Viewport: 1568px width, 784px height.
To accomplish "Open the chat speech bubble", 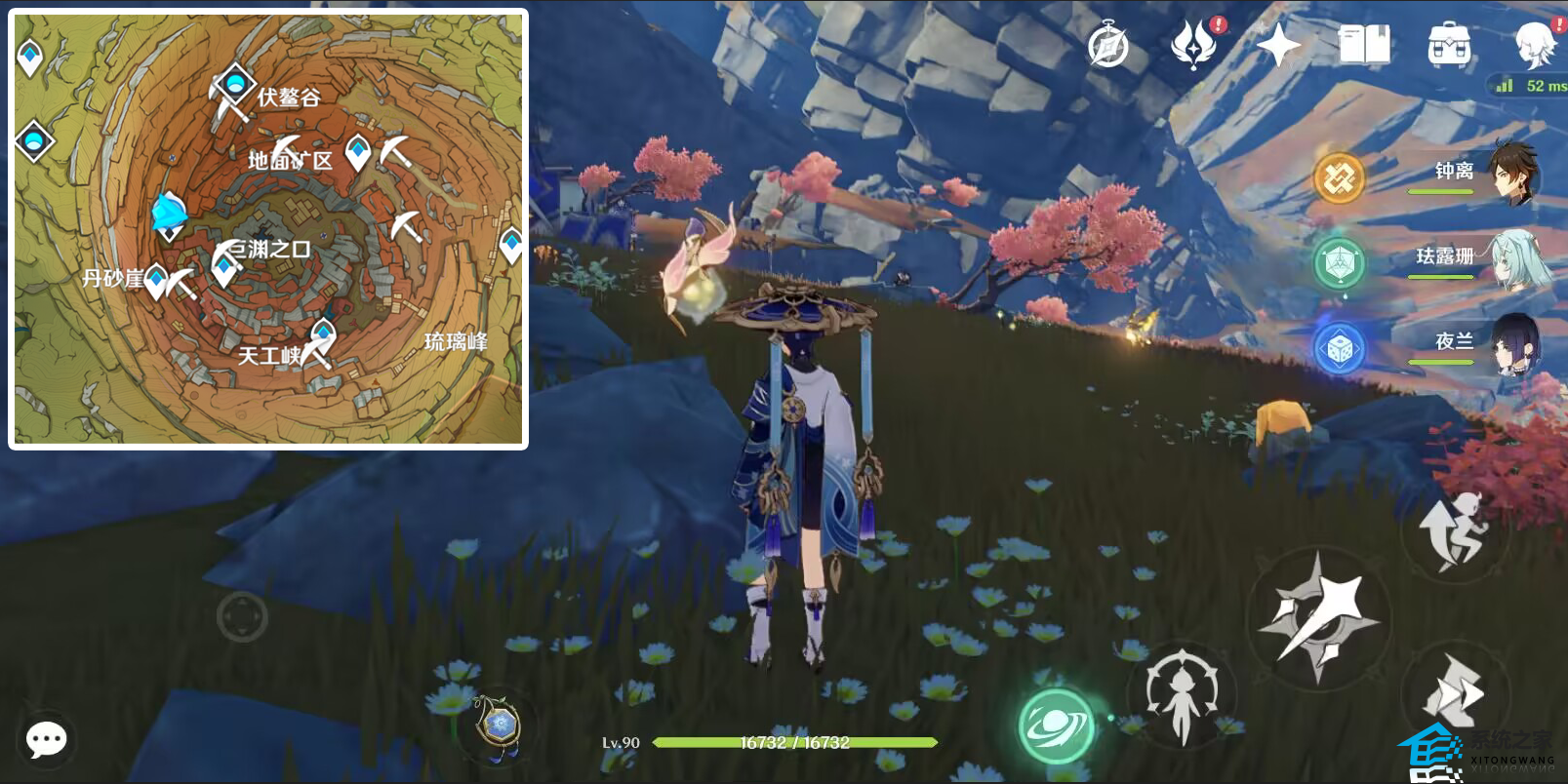I will (x=46, y=740).
